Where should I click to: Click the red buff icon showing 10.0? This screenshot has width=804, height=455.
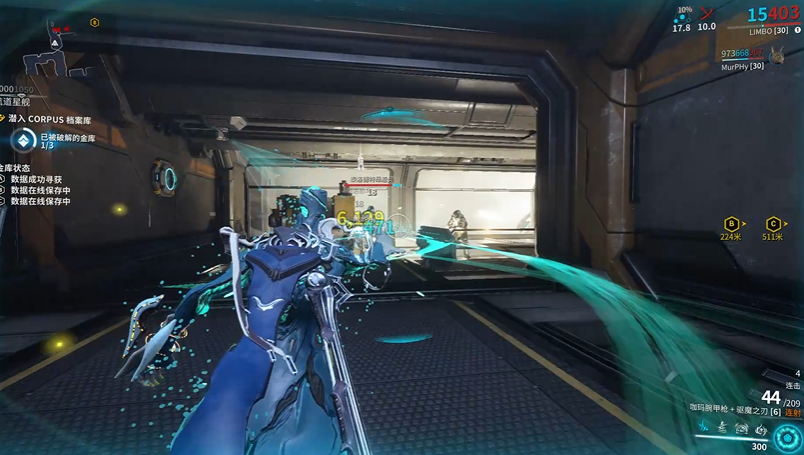coord(707,15)
